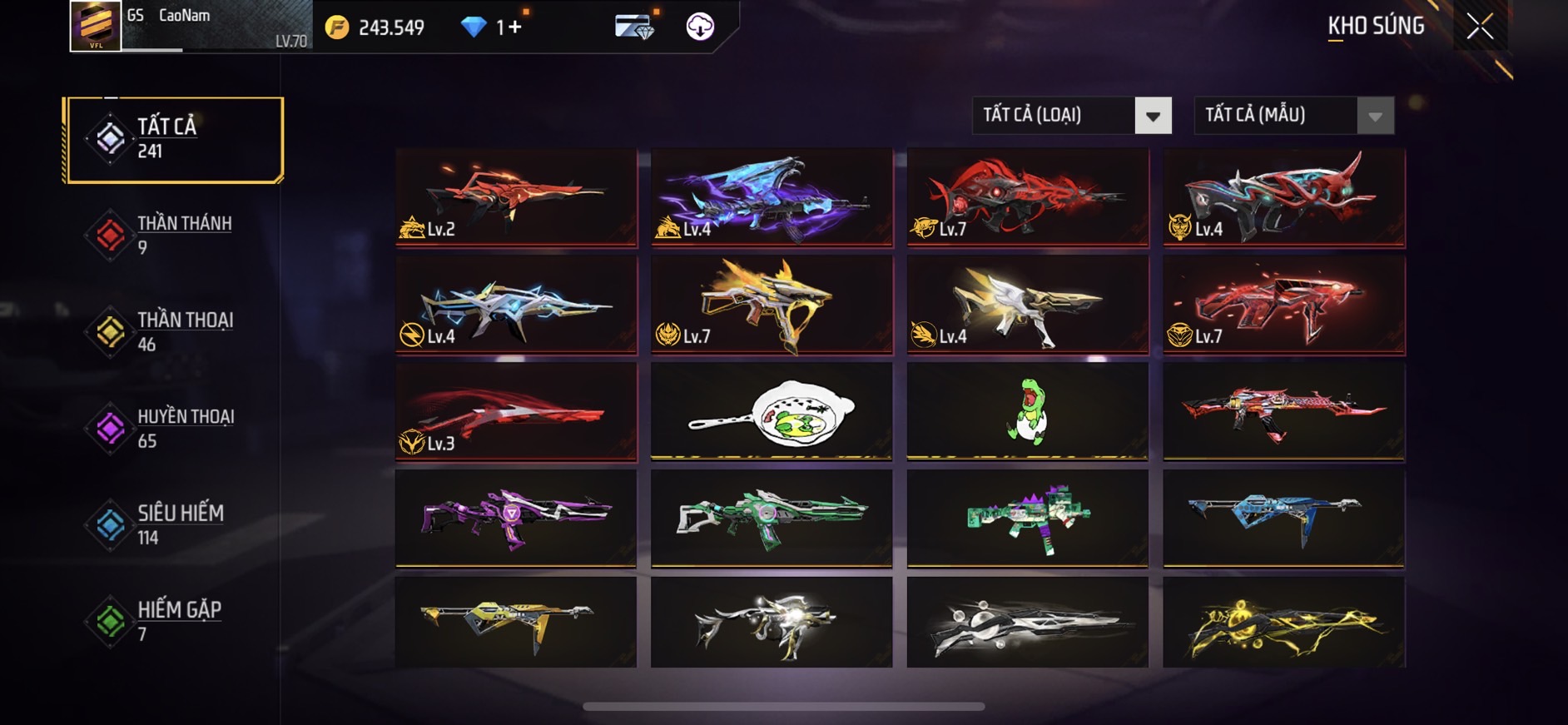This screenshot has width=1568, height=725.
Task: Show the Huyền Thoại rarity tab
Action: tap(174, 429)
